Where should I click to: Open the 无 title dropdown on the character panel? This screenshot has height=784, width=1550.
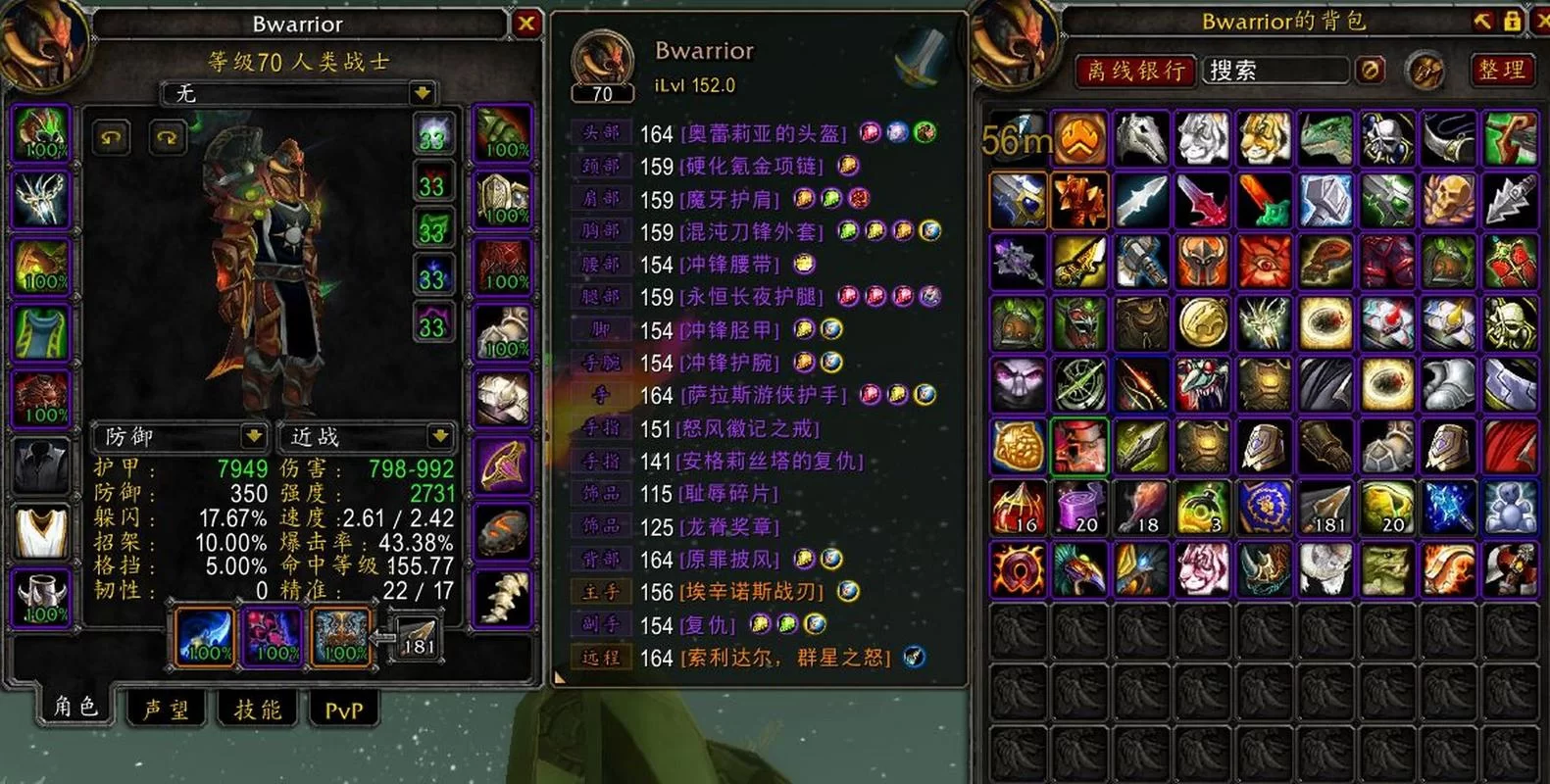[421, 94]
